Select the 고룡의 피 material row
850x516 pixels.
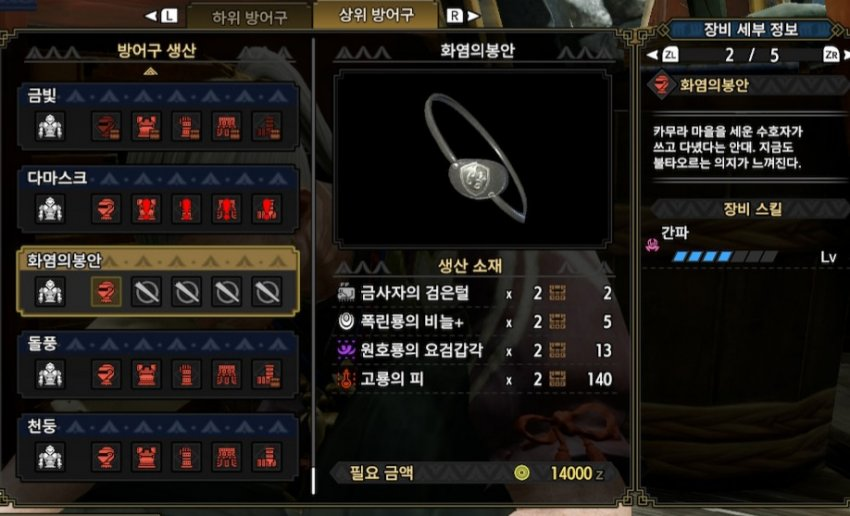tap(475, 380)
